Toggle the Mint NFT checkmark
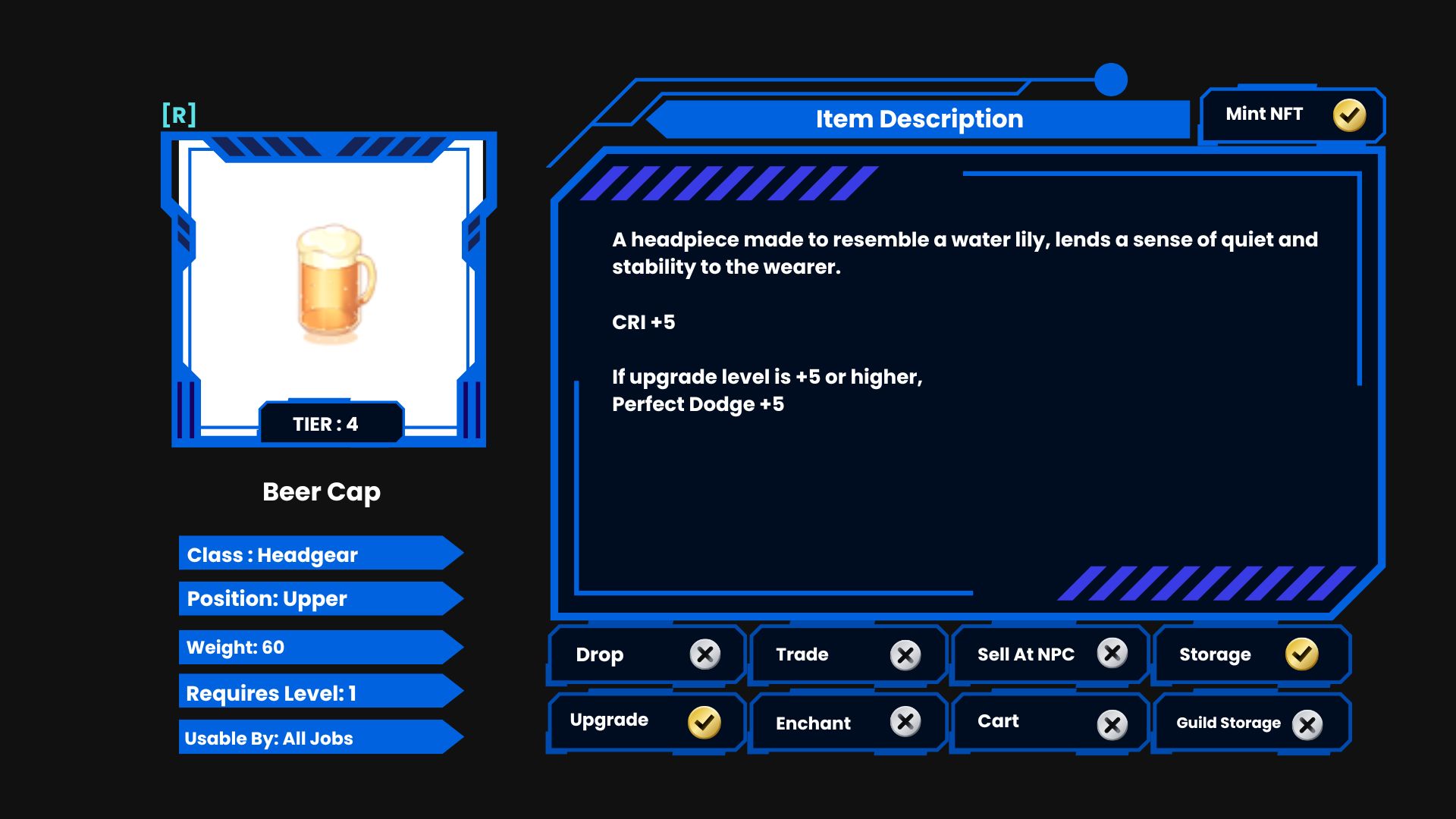This screenshot has width=1456, height=819. (x=1349, y=115)
